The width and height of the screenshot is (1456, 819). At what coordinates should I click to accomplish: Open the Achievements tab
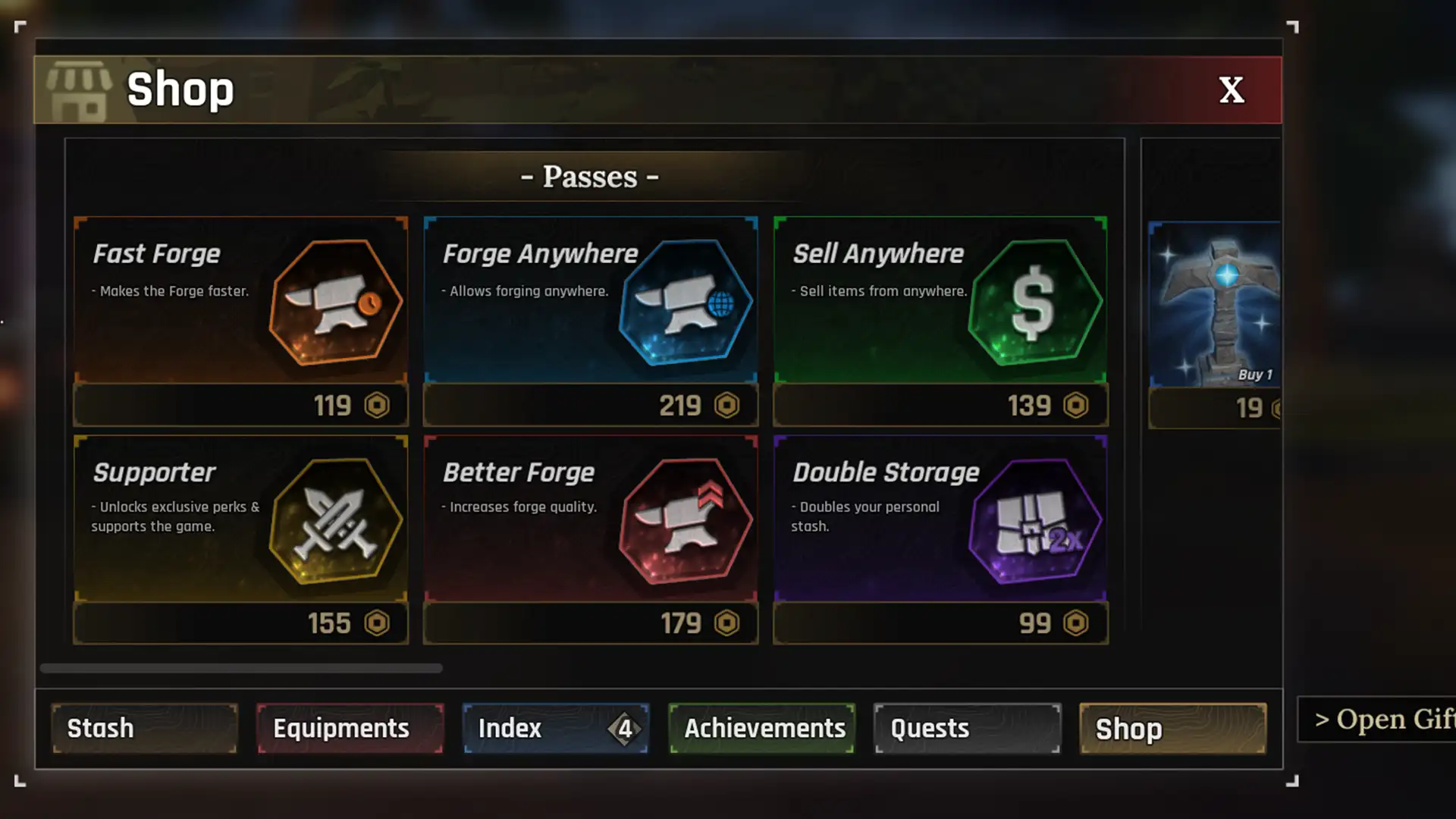tap(764, 728)
